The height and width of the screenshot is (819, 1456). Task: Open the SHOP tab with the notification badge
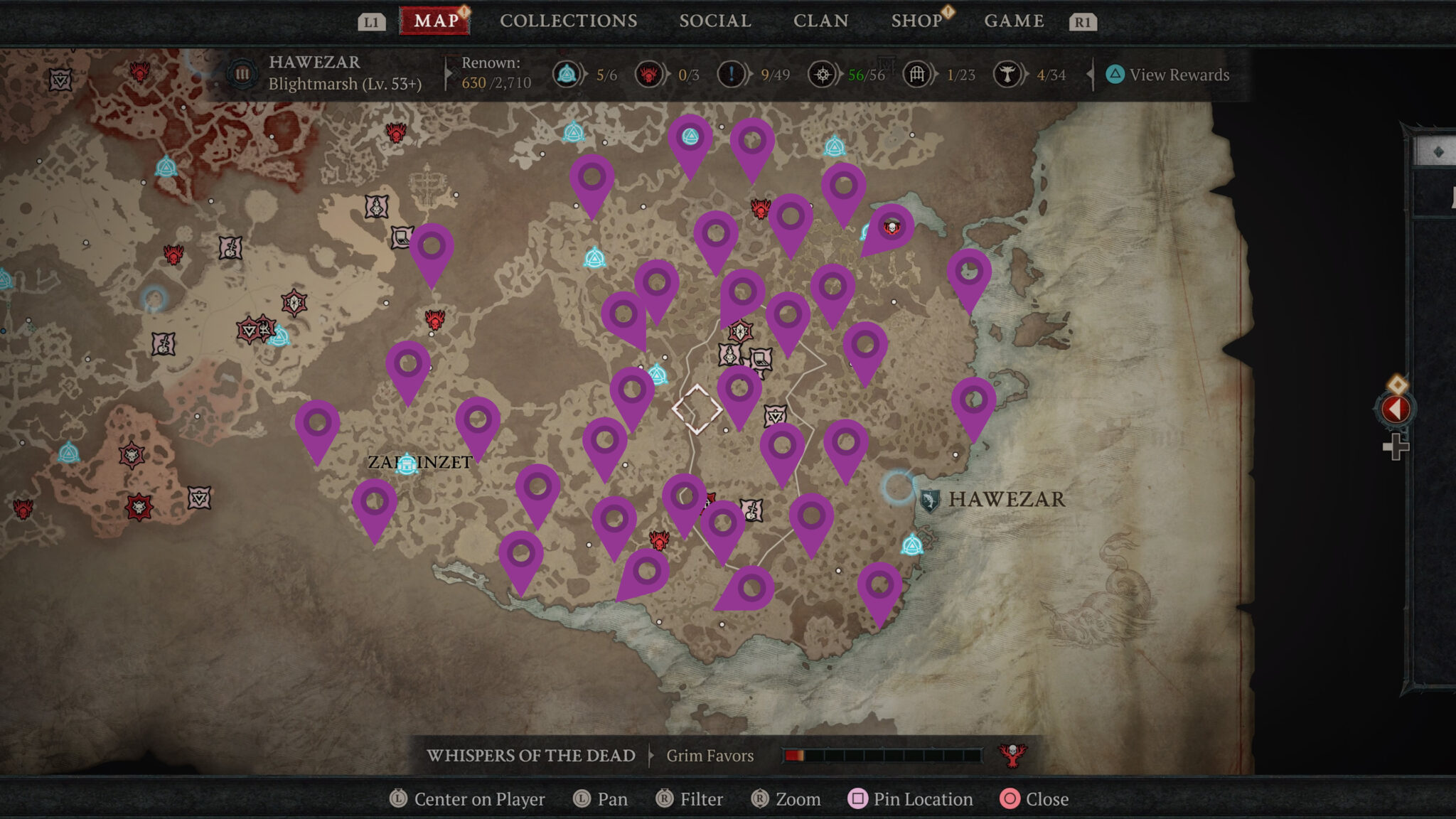coord(917,21)
